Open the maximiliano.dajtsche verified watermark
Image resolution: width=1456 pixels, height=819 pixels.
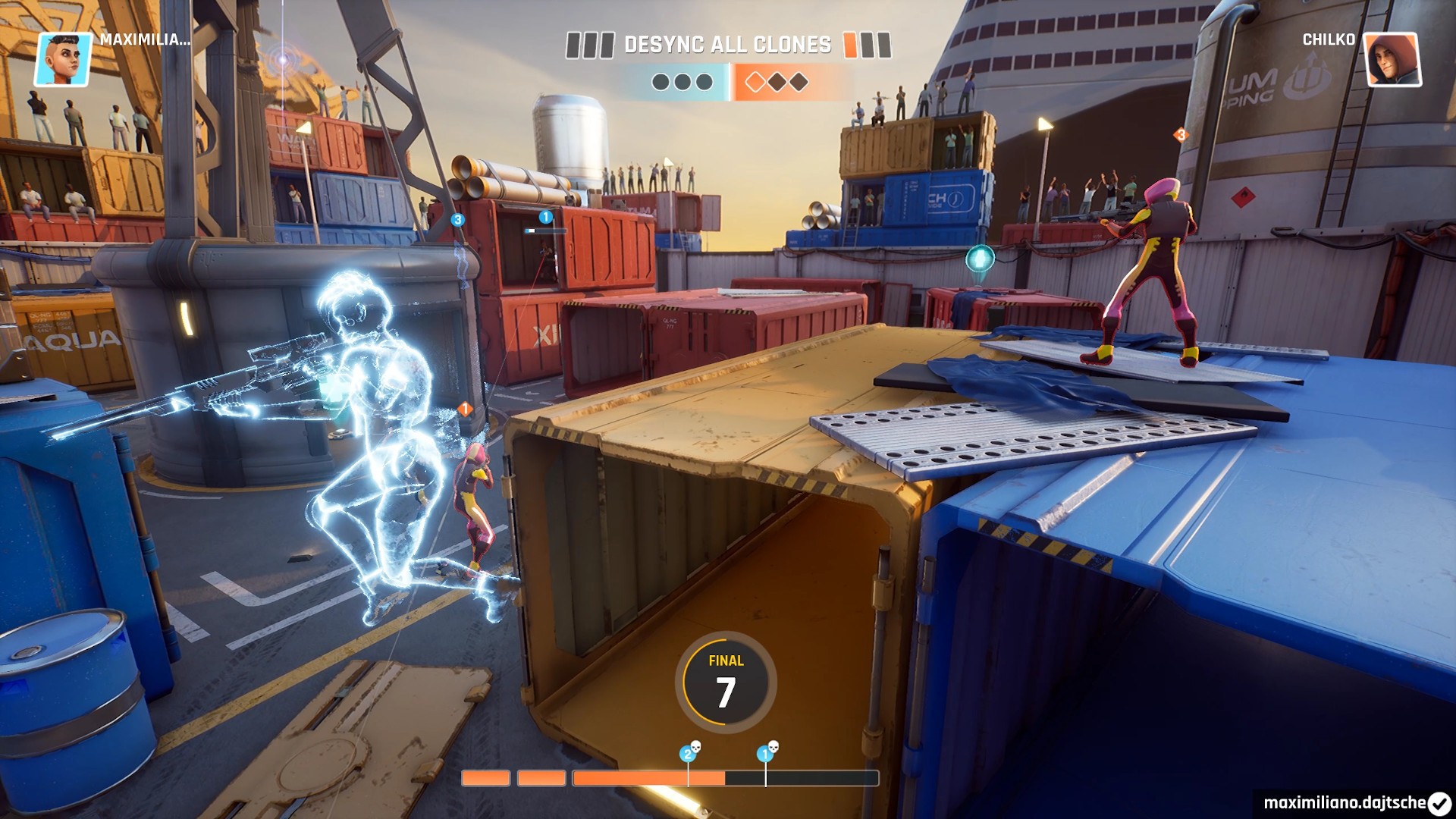pyautogui.click(x=1356, y=802)
